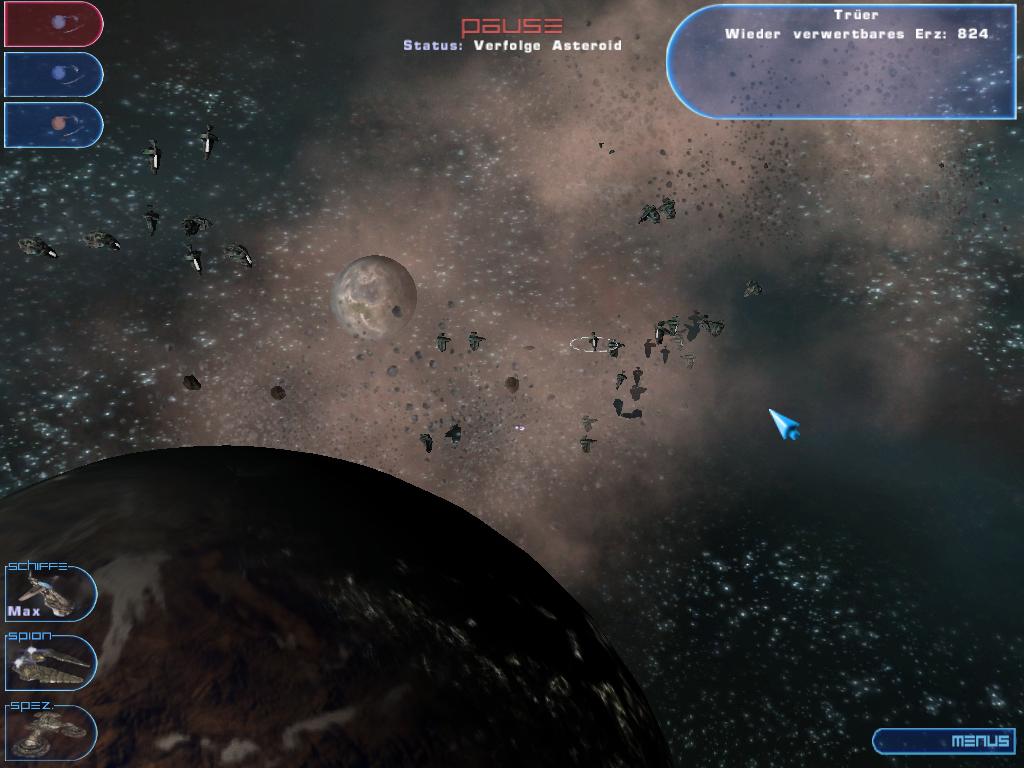Select the Spion spy ship panel
The width and height of the screenshot is (1024, 768).
point(50,663)
